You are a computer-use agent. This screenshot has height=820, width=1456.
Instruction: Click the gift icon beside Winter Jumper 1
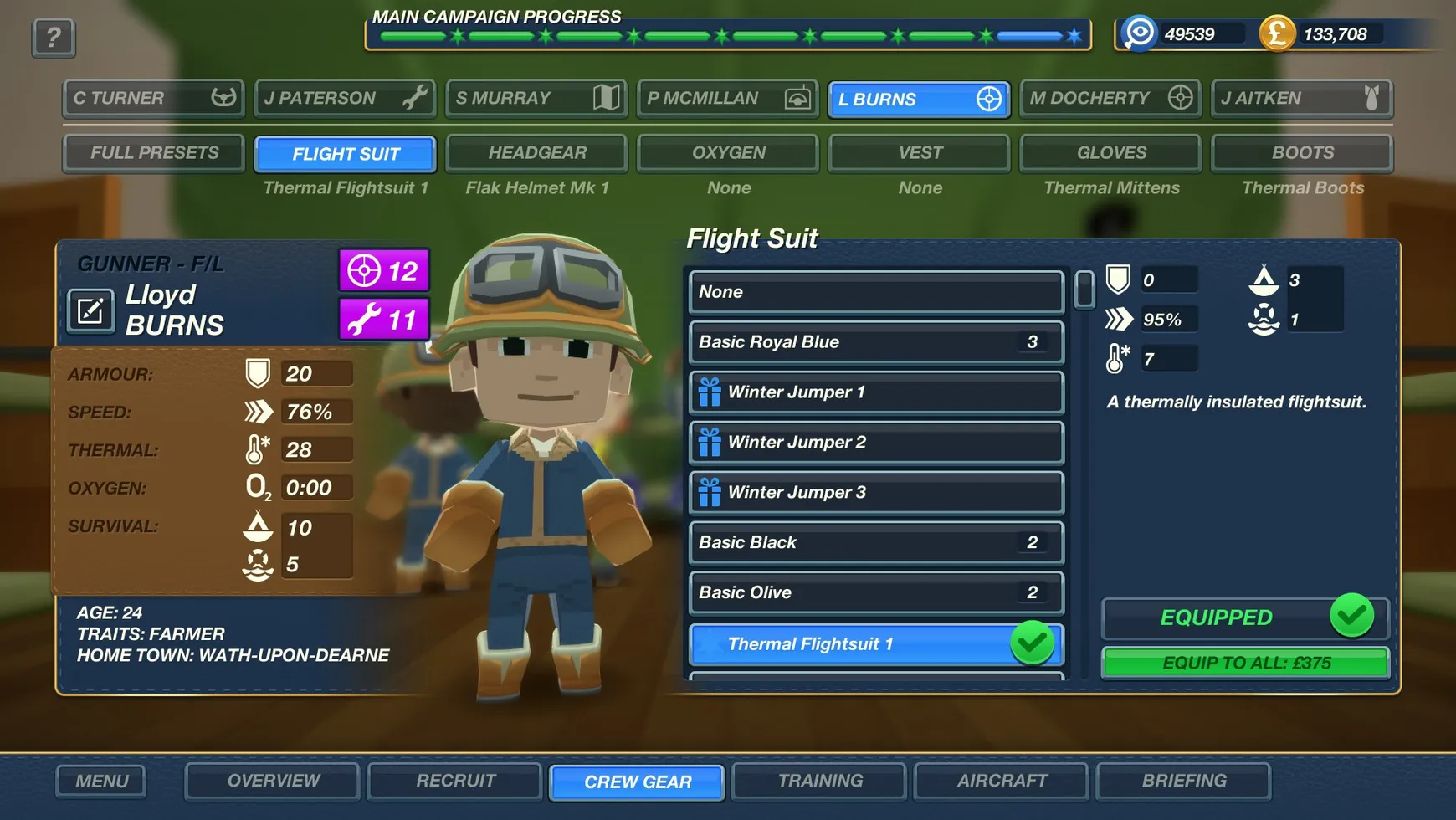[709, 392]
